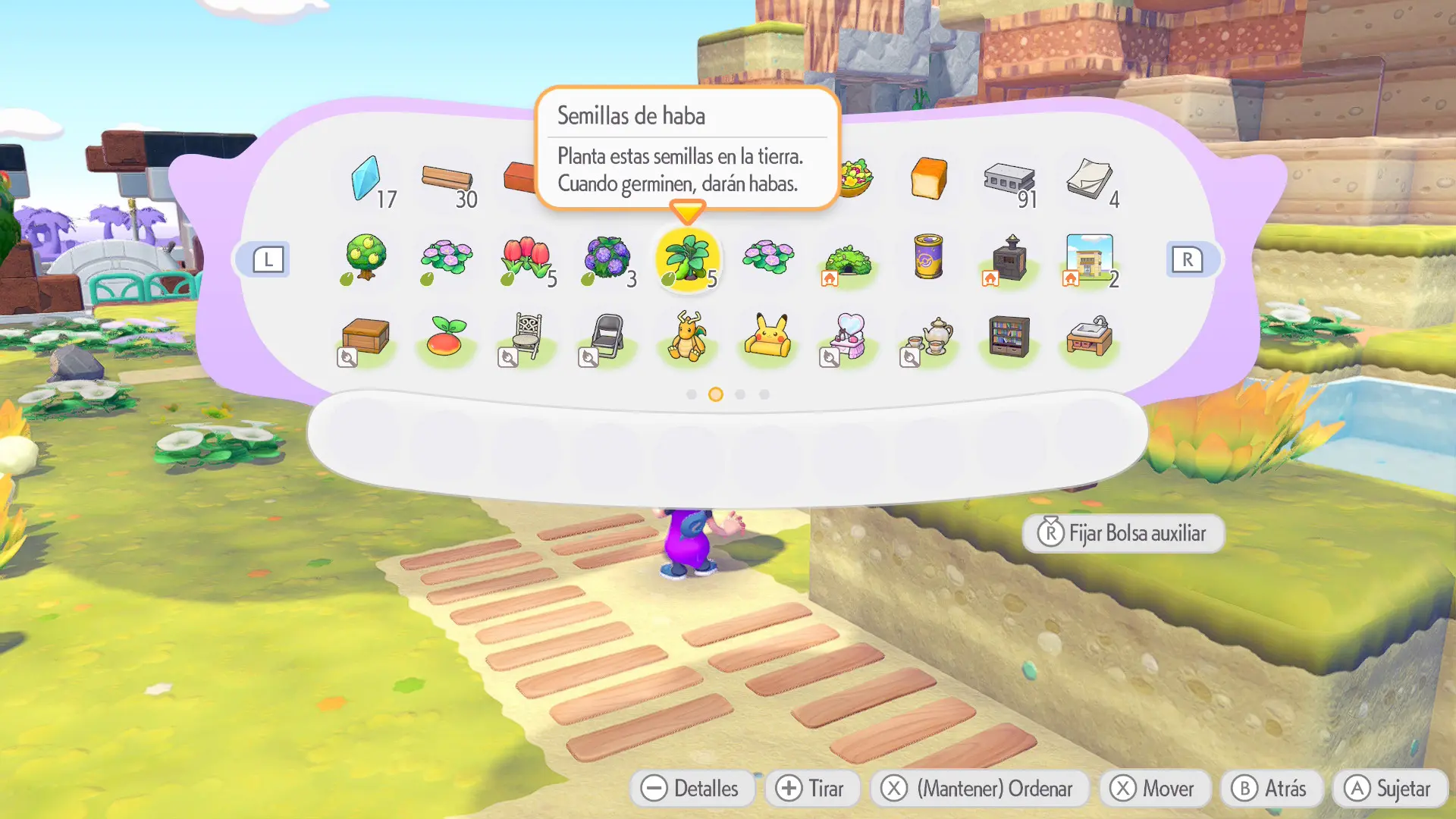
Task: Pick the teapot tea set item
Action: (930, 337)
